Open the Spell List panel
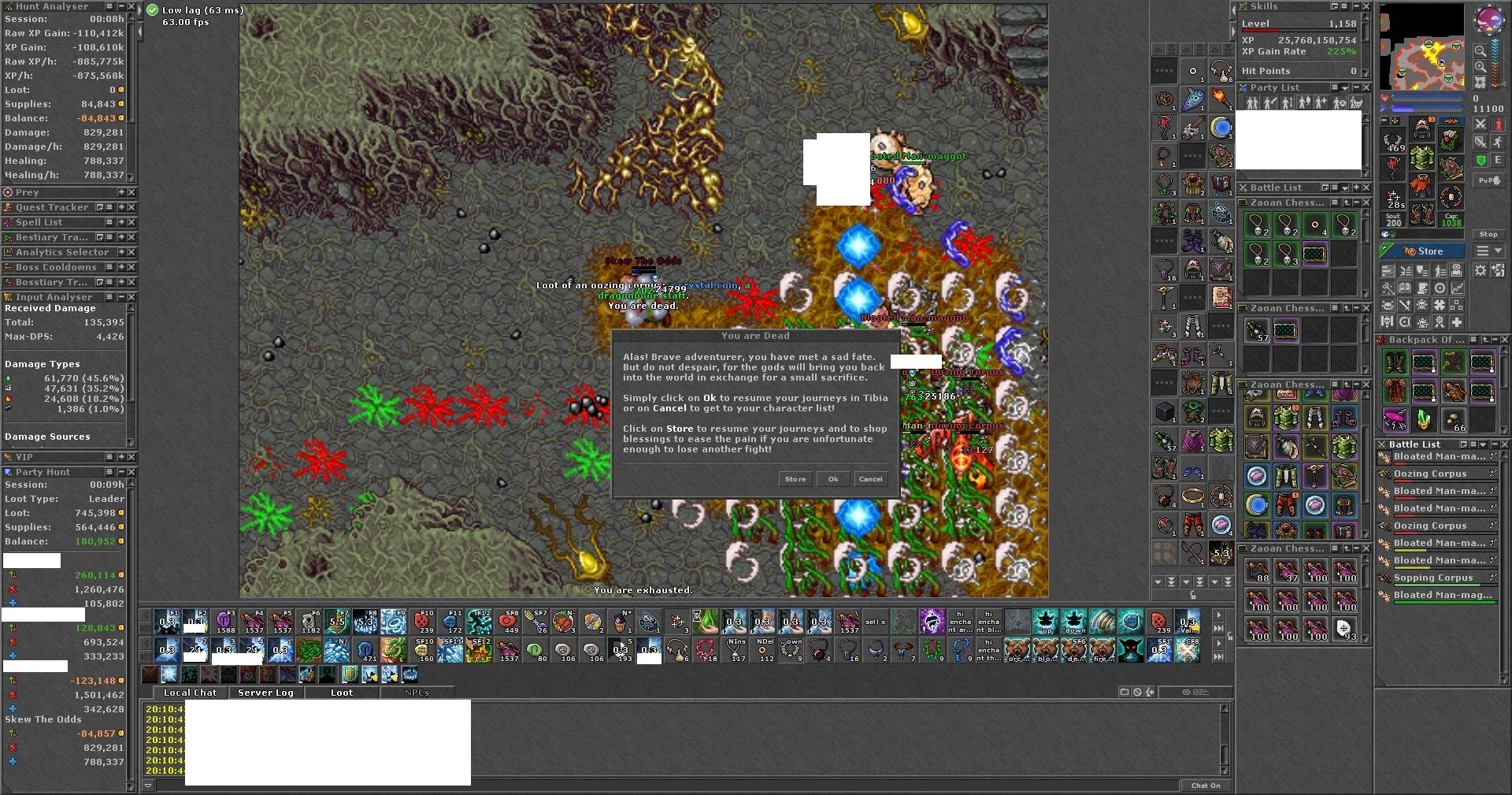 [121, 222]
